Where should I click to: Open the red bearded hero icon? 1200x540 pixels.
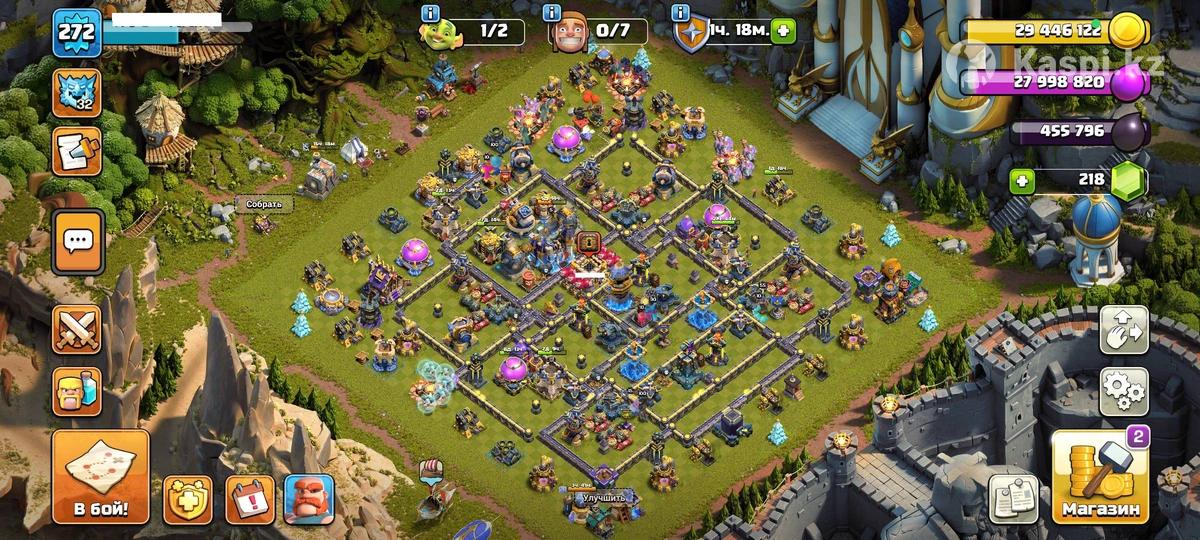(x=309, y=498)
